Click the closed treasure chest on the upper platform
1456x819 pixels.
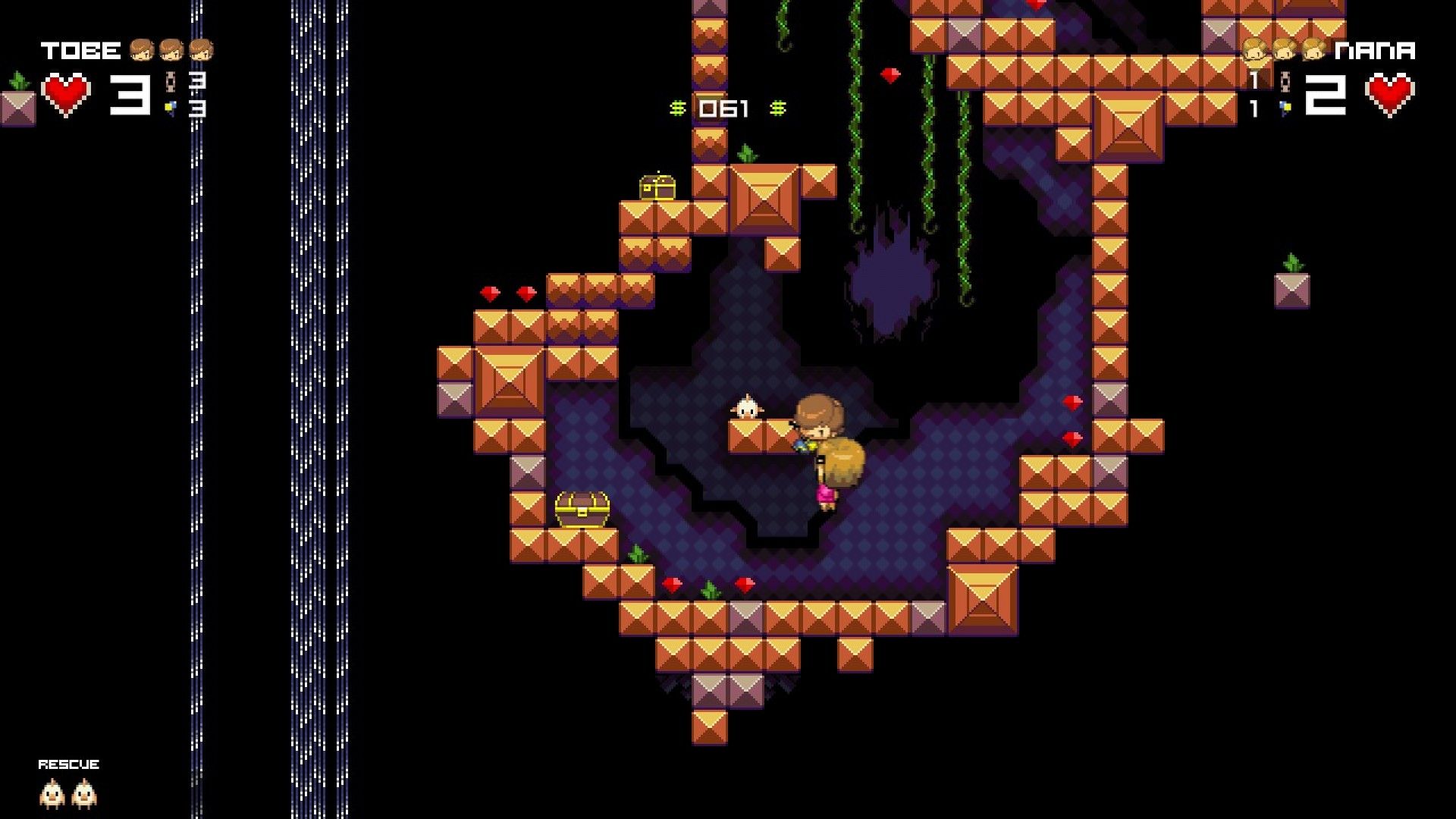(x=657, y=189)
